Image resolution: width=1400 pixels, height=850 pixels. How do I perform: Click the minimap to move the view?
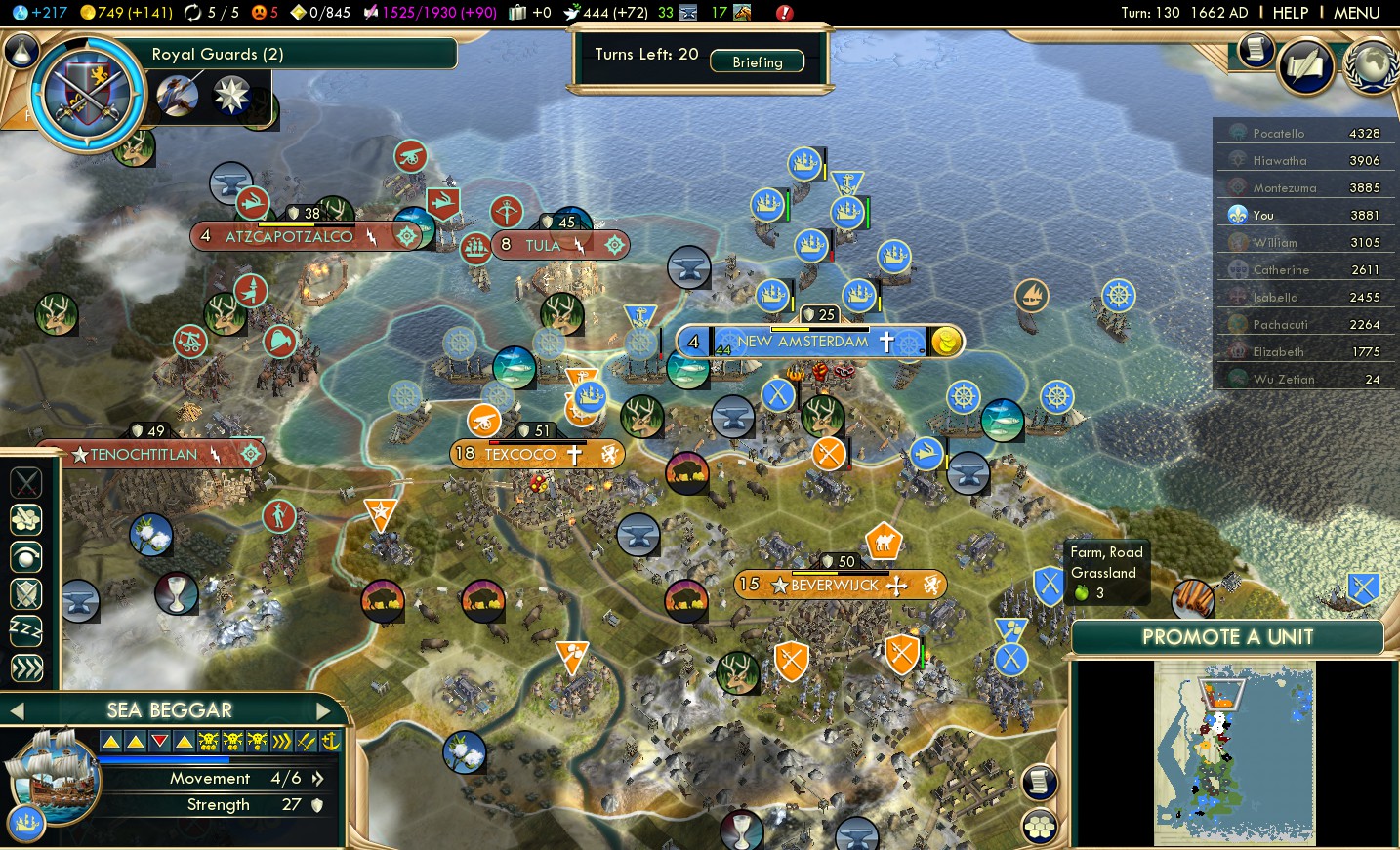(1234, 751)
